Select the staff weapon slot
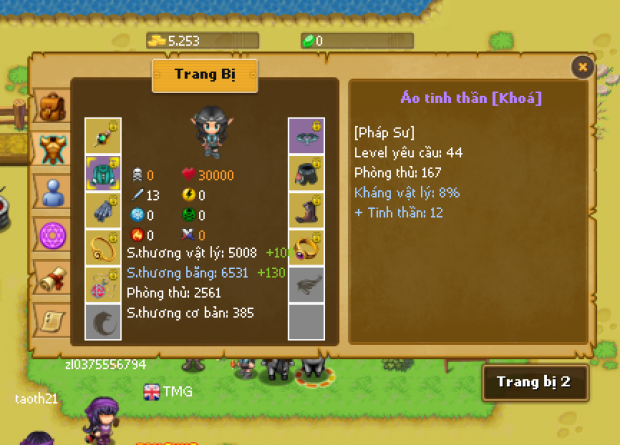This screenshot has height=445, width=620. 103,136
